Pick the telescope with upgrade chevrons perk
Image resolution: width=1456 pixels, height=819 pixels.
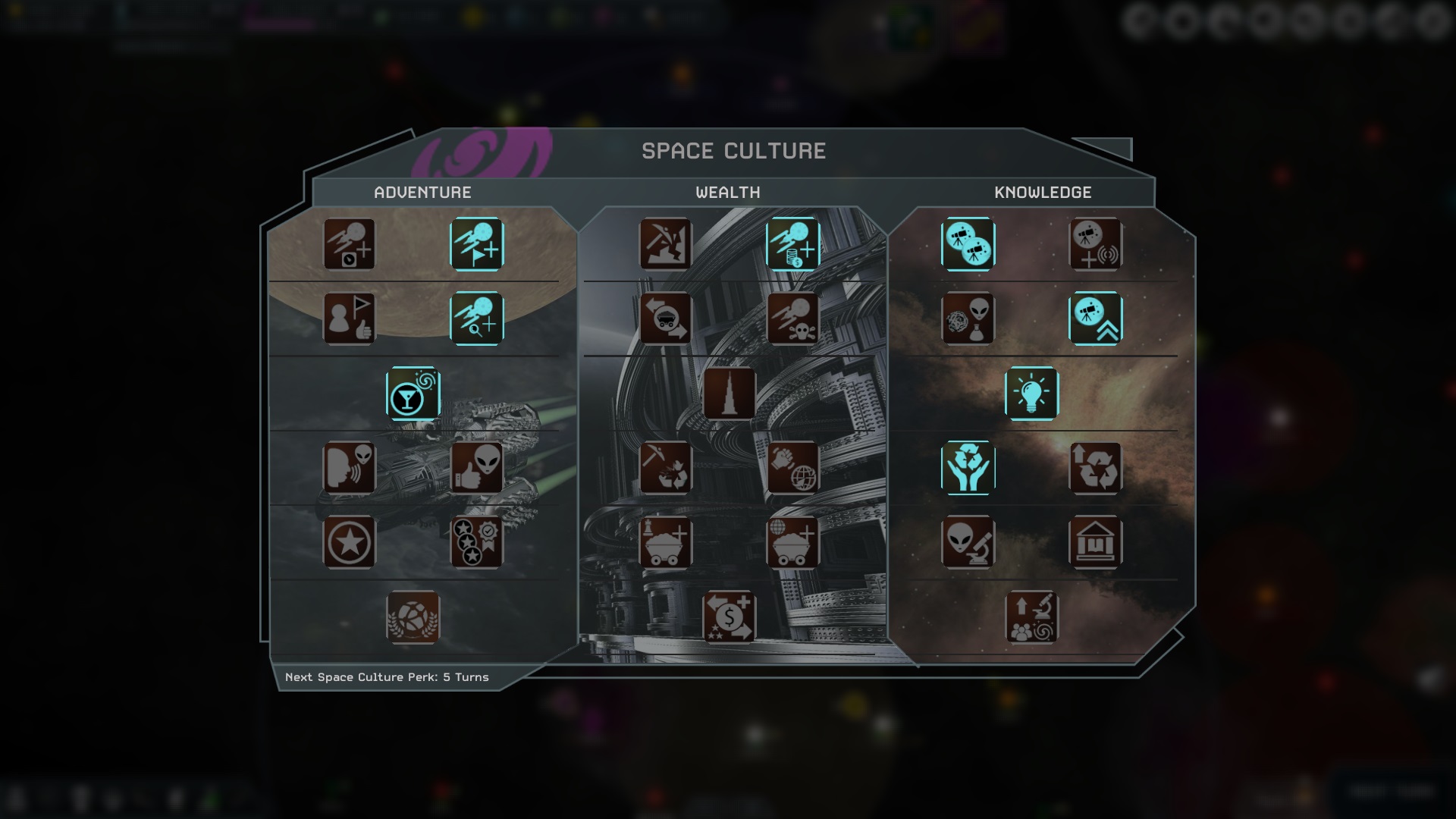[x=1095, y=319]
